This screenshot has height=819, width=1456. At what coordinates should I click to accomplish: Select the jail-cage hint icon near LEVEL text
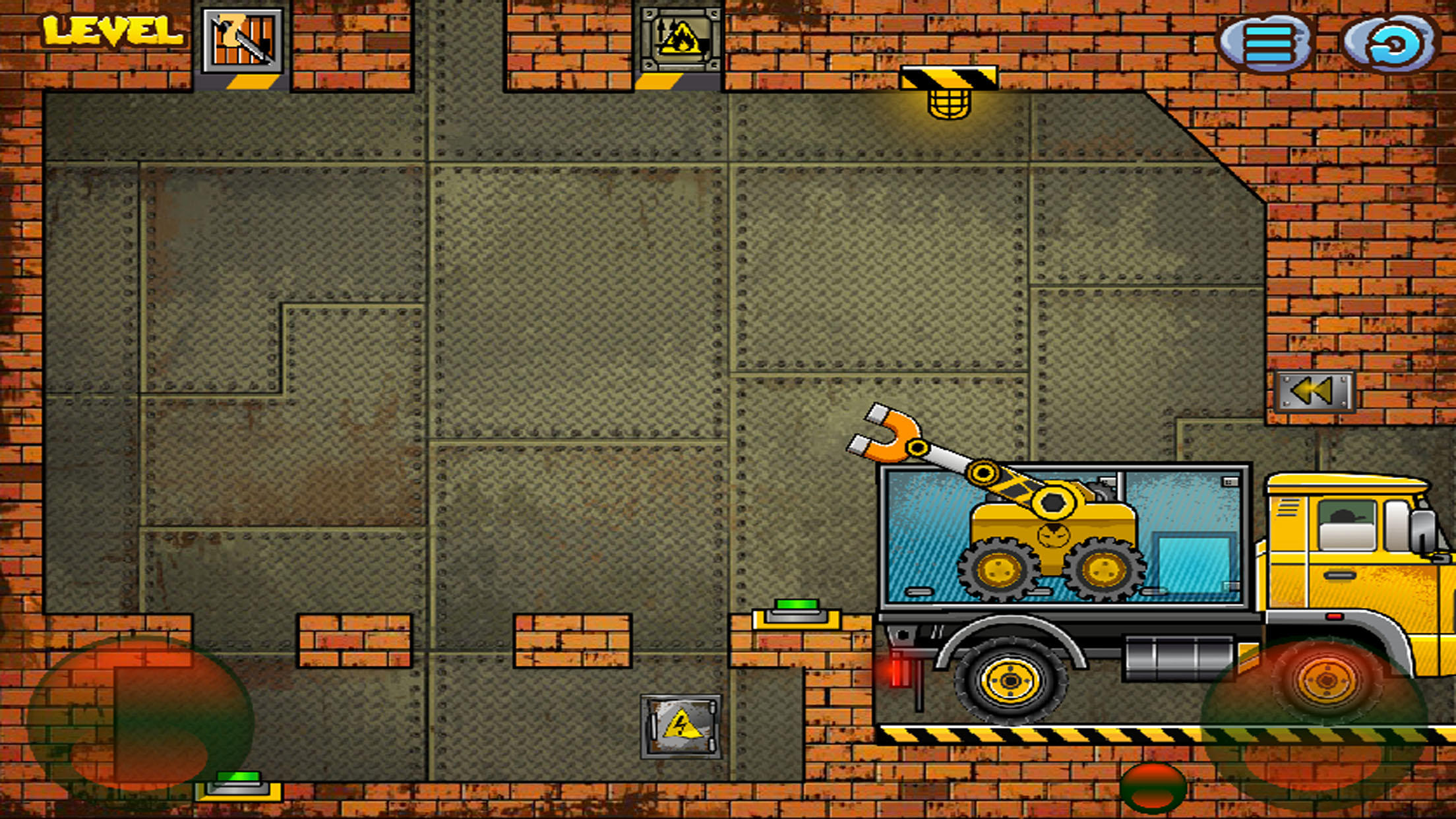(241, 41)
